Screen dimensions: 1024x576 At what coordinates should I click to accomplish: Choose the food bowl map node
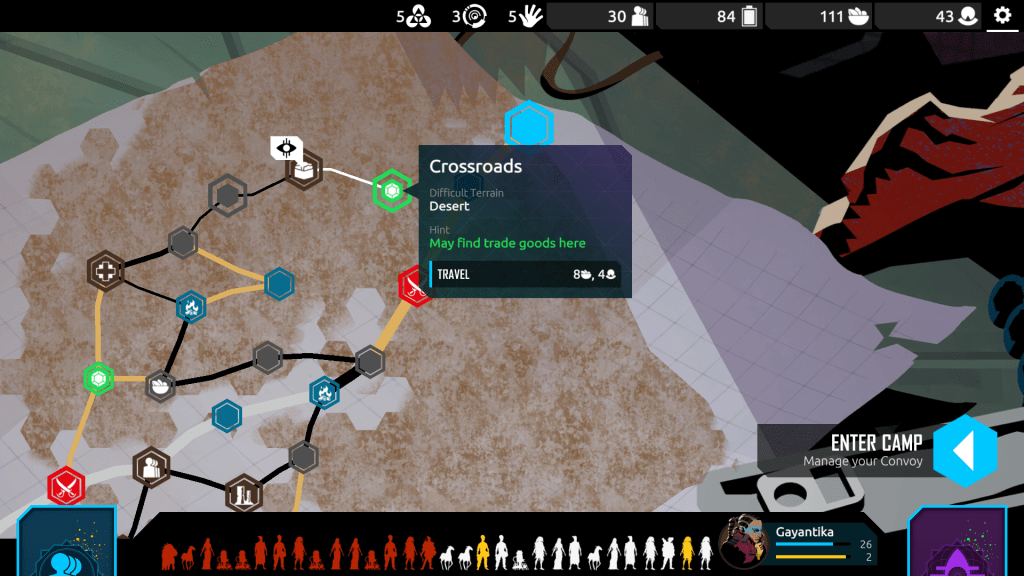[160, 384]
